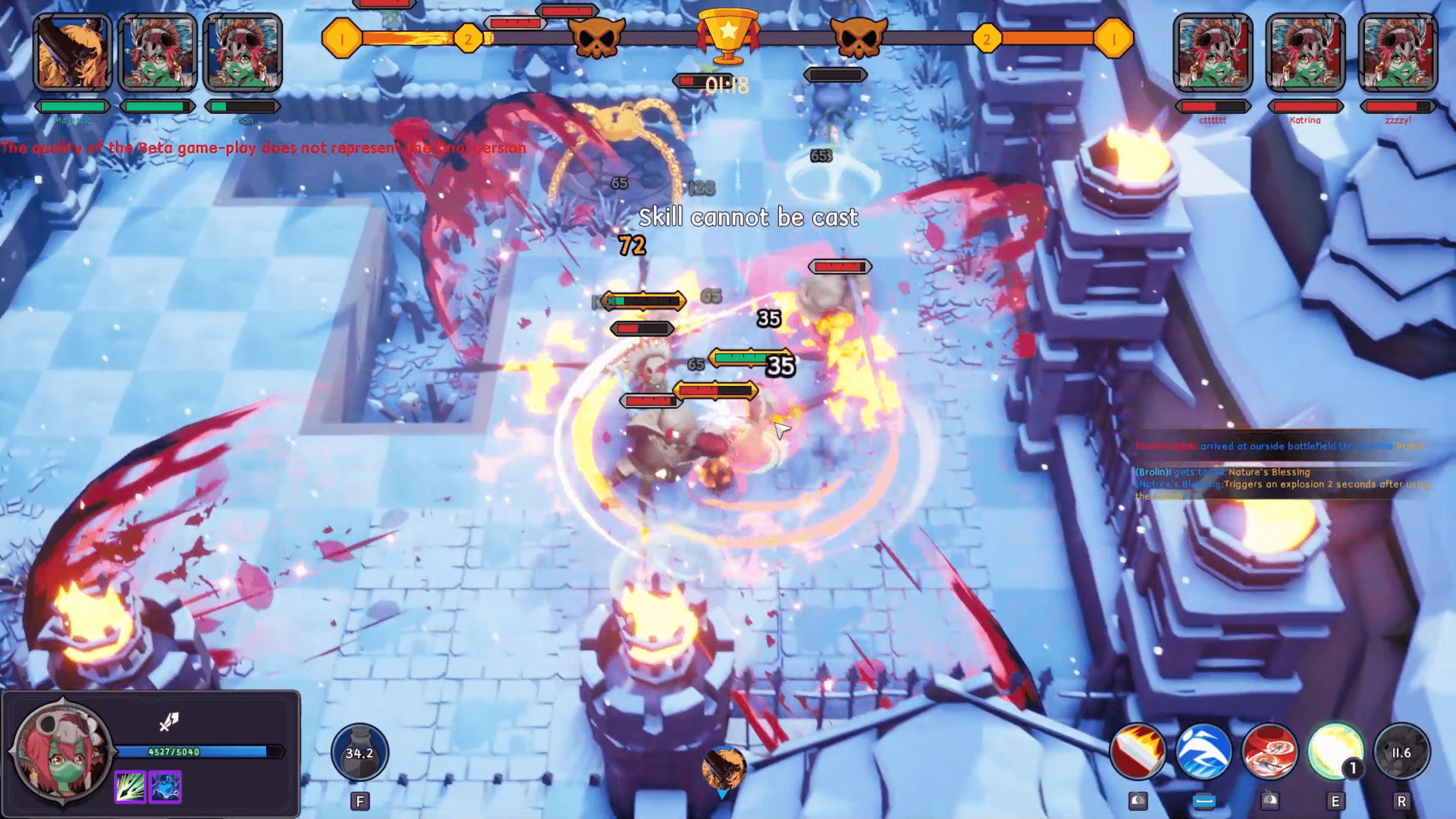The width and height of the screenshot is (1456, 819).
Task: Click the gold trophy objective icon
Action: [728, 34]
